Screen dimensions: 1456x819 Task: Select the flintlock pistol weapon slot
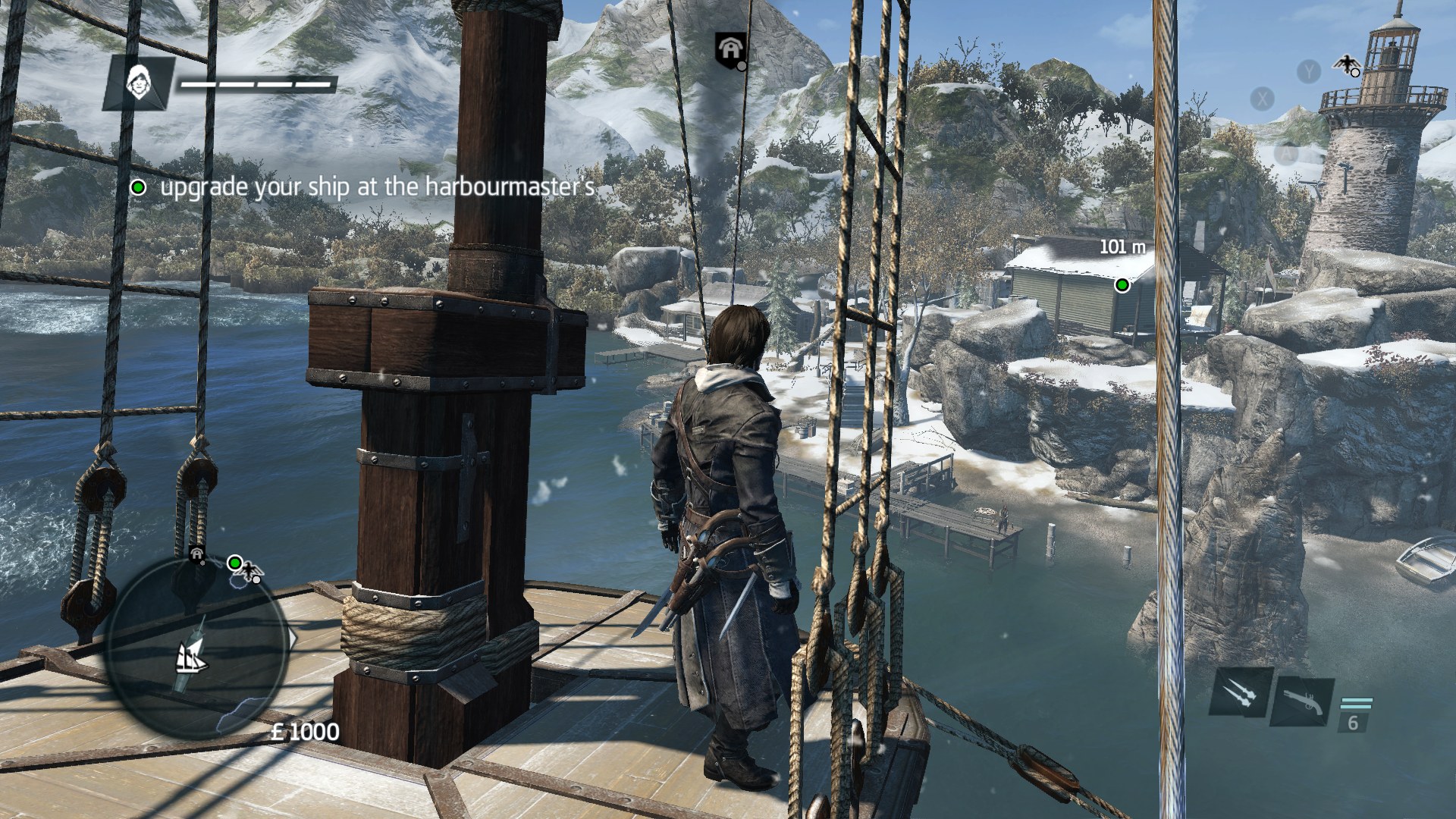1303,702
